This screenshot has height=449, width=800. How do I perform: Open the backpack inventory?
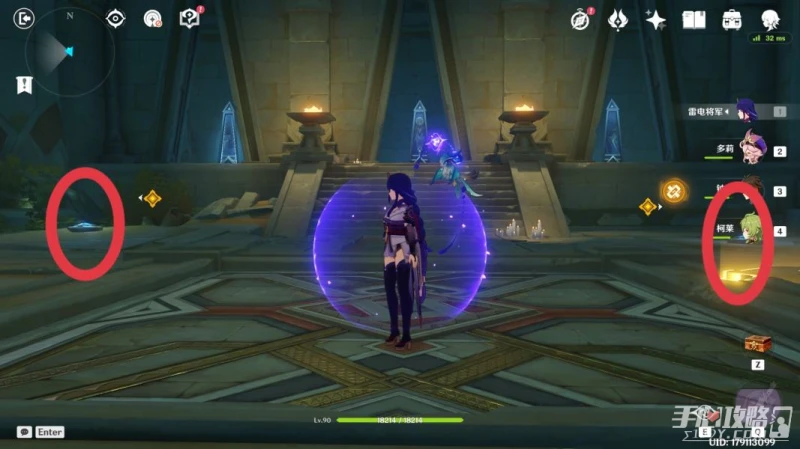[x=732, y=19]
